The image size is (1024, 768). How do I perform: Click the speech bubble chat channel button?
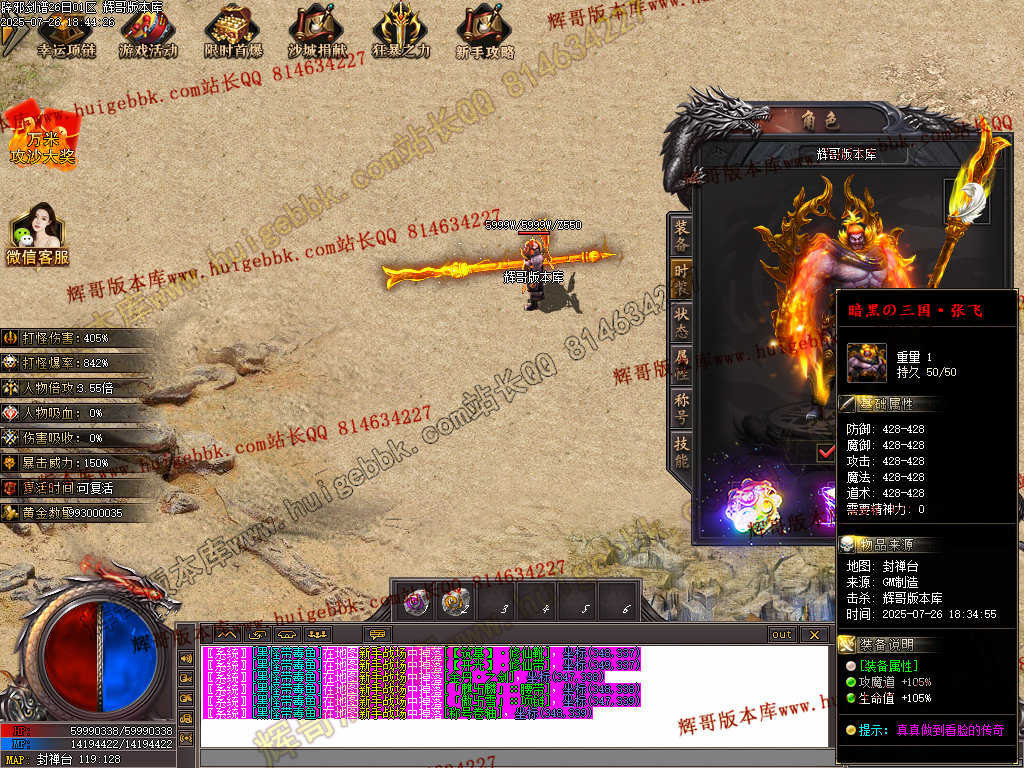[x=378, y=635]
